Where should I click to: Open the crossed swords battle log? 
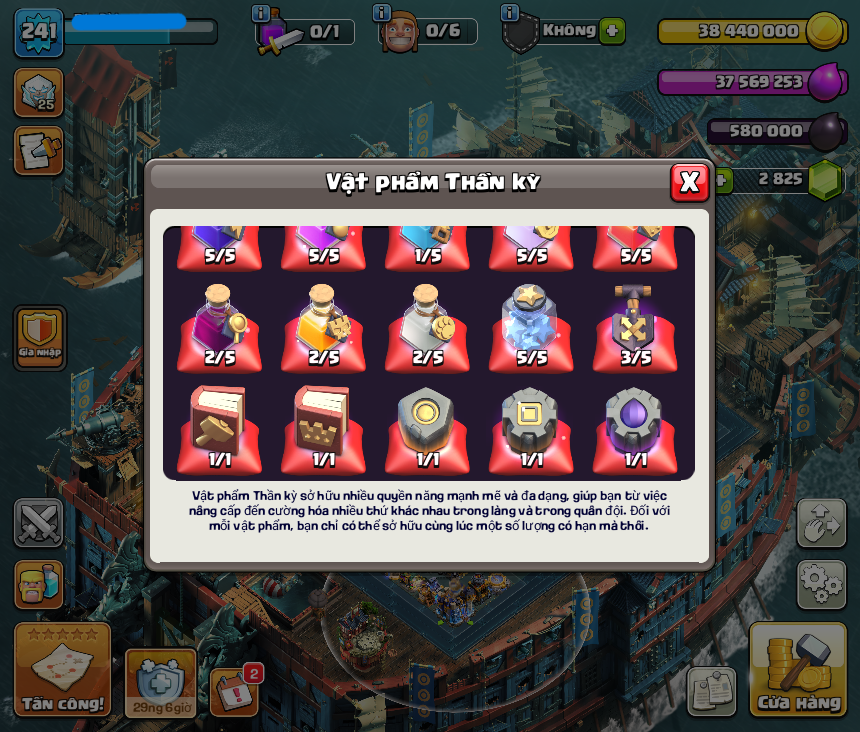pos(39,523)
